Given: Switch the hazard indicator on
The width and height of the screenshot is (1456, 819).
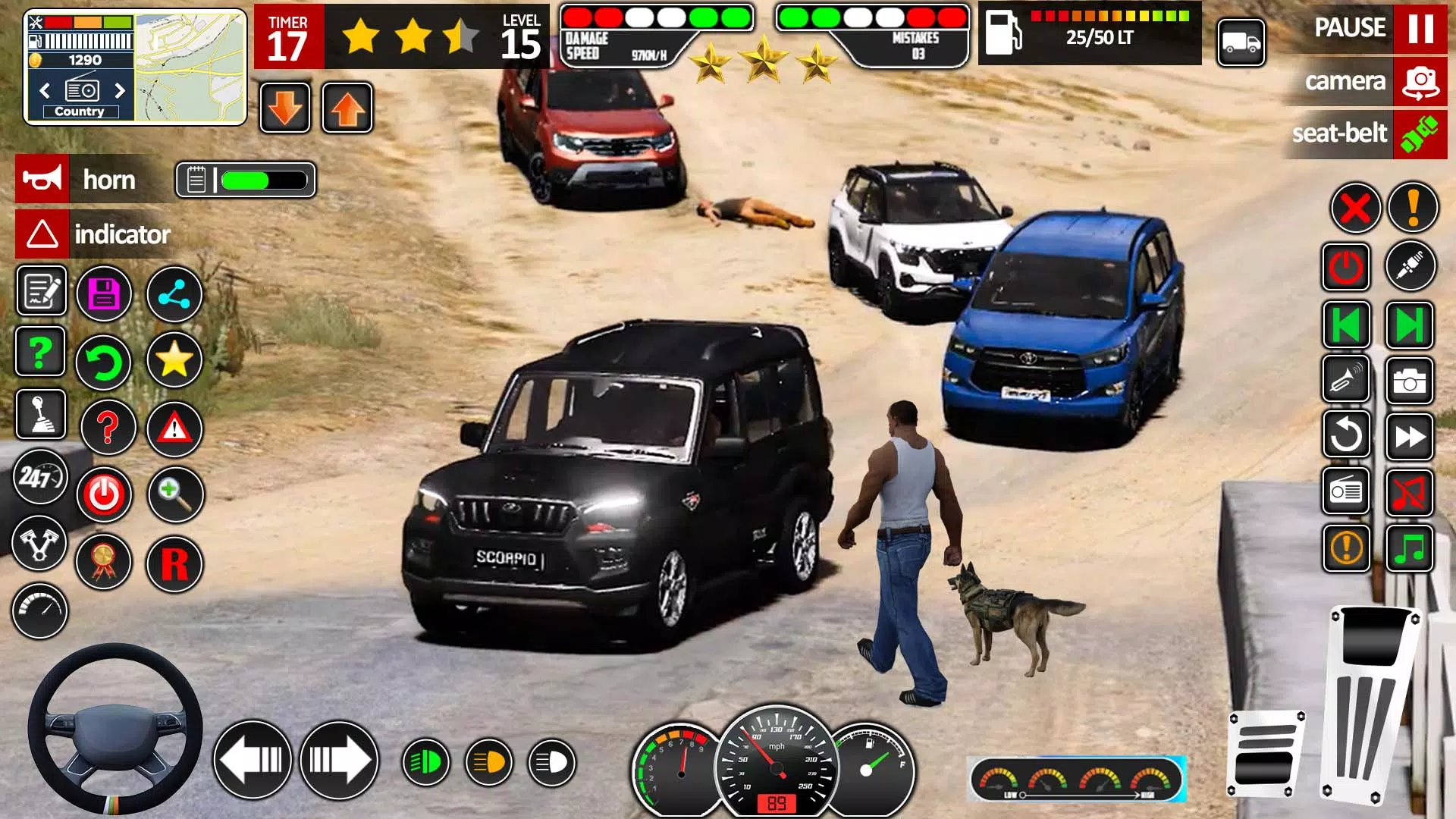Looking at the screenshot, I should point(42,234).
